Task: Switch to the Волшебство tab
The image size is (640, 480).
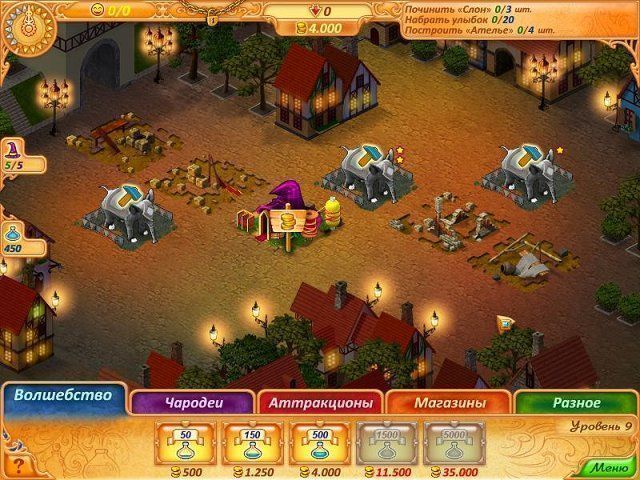Action: click(x=62, y=397)
